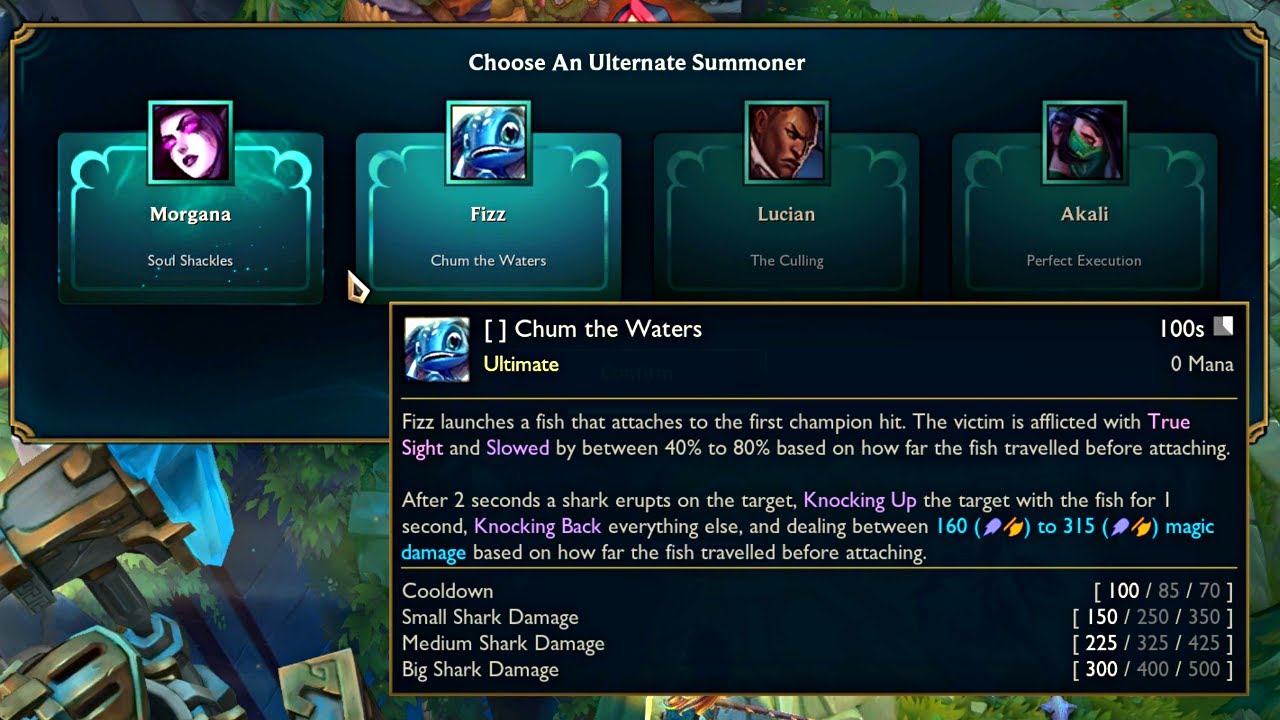1280x720 pixels.
Task: Choose Akali's Perfect Execution card
Action: tap(1084, 218)
